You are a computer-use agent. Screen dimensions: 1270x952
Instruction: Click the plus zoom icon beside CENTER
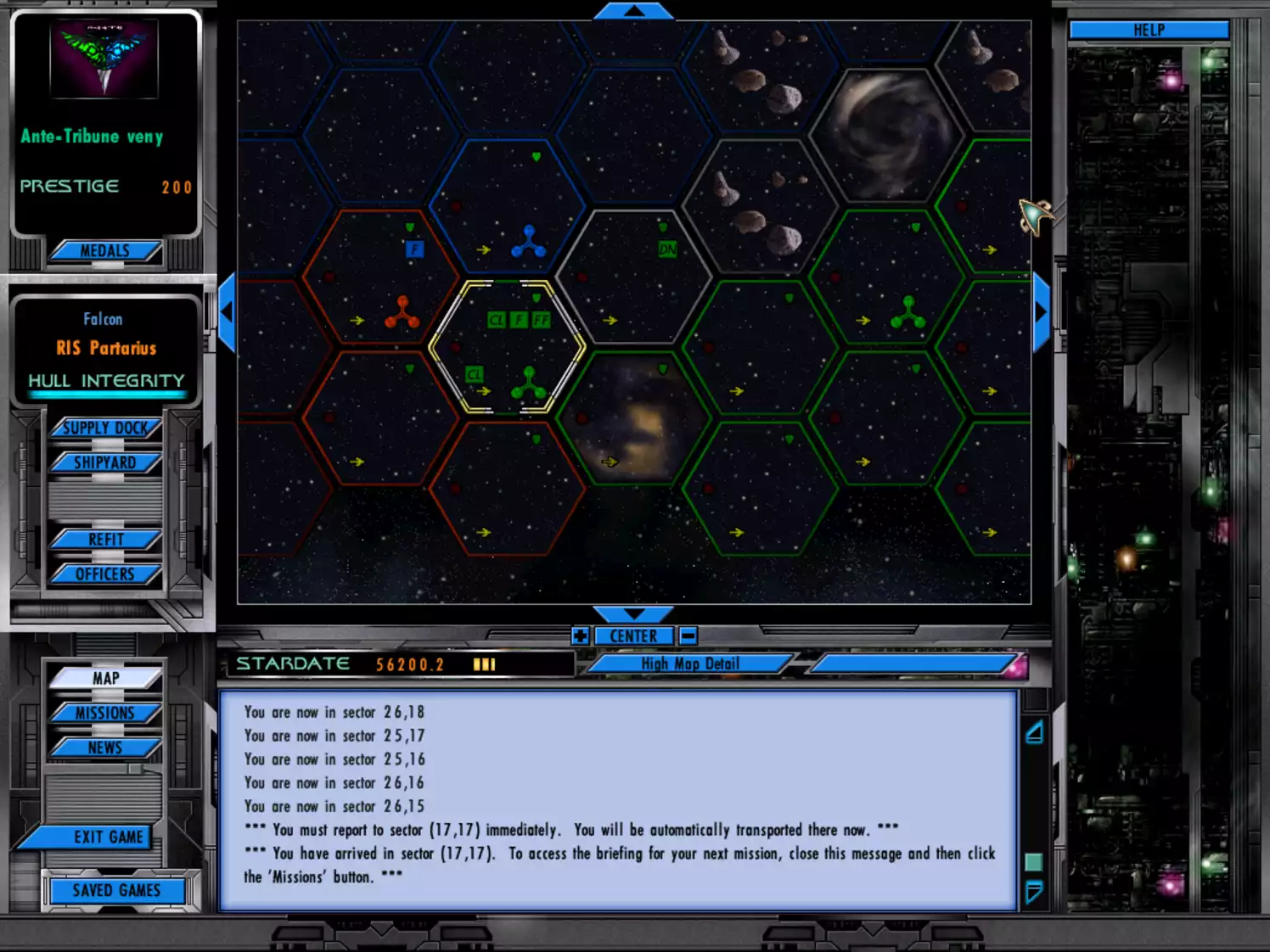[581, 635]
